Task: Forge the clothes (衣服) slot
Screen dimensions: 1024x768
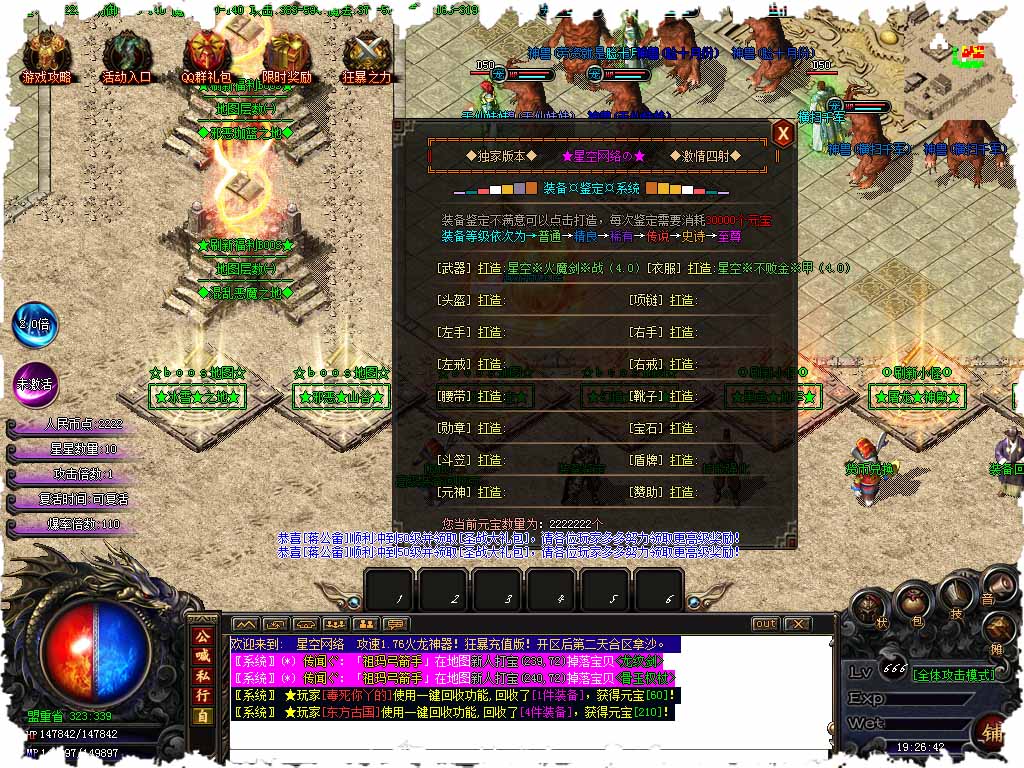Action: pyautogui.click(x=700, y=268)
